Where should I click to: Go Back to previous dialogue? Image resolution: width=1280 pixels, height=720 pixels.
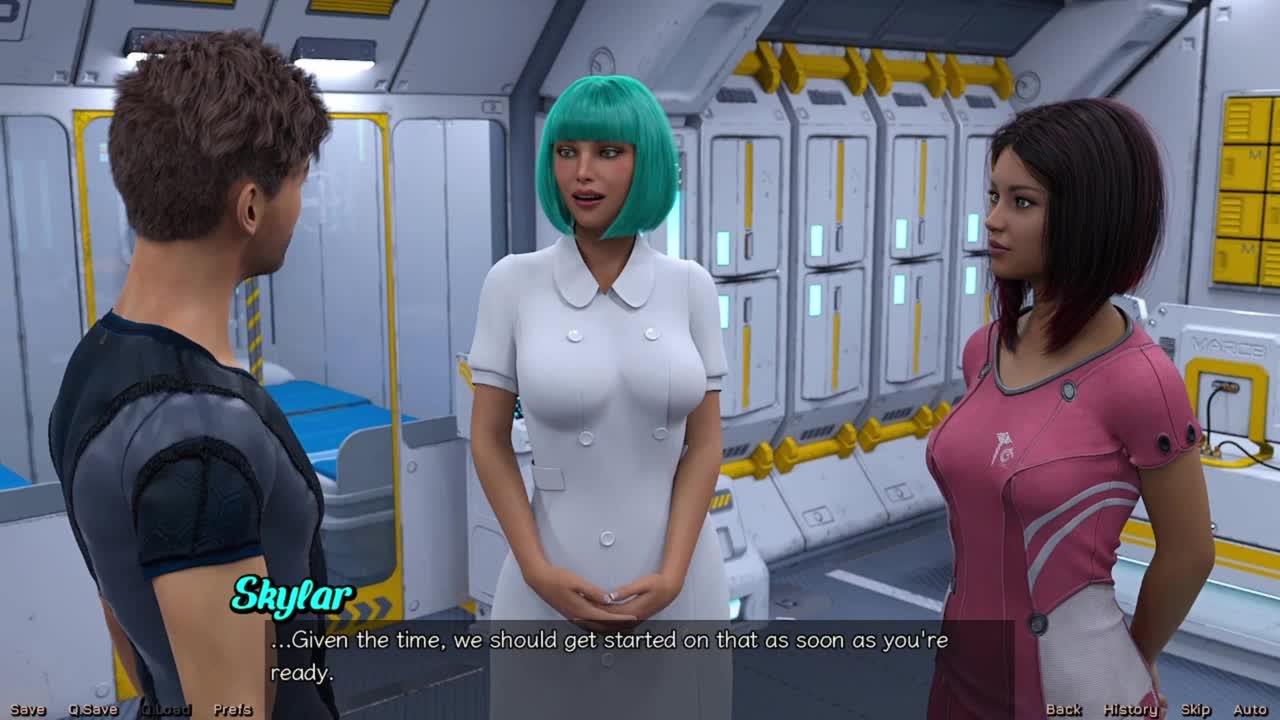click(1063, 709)
